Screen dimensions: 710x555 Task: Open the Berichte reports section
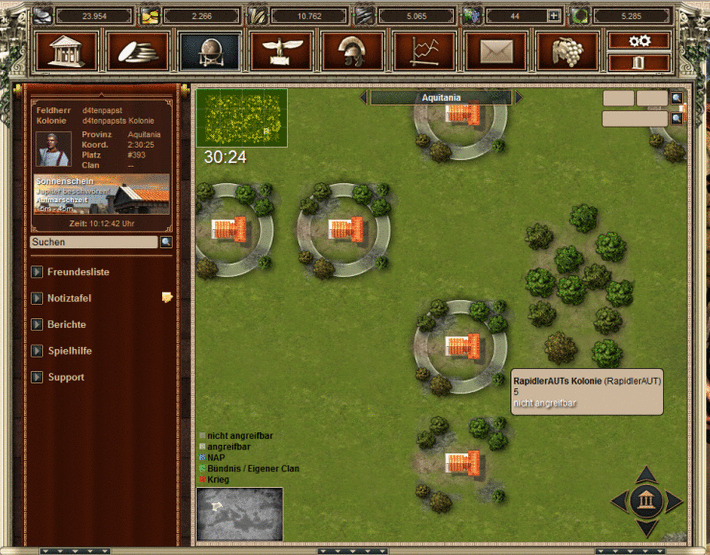click(37, 325)
